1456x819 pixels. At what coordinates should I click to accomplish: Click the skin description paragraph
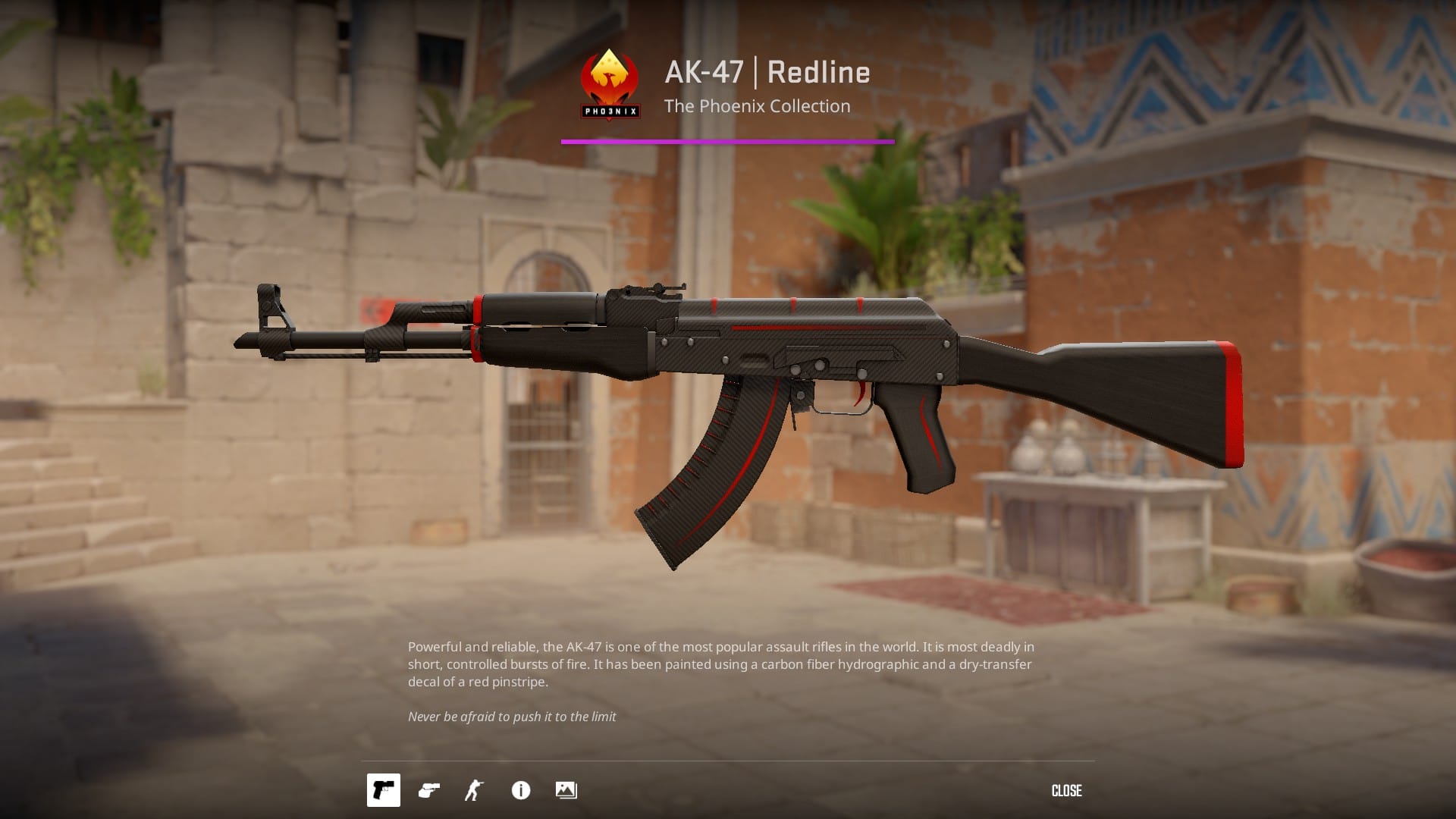pyautogui.click(x=720, y=664)
